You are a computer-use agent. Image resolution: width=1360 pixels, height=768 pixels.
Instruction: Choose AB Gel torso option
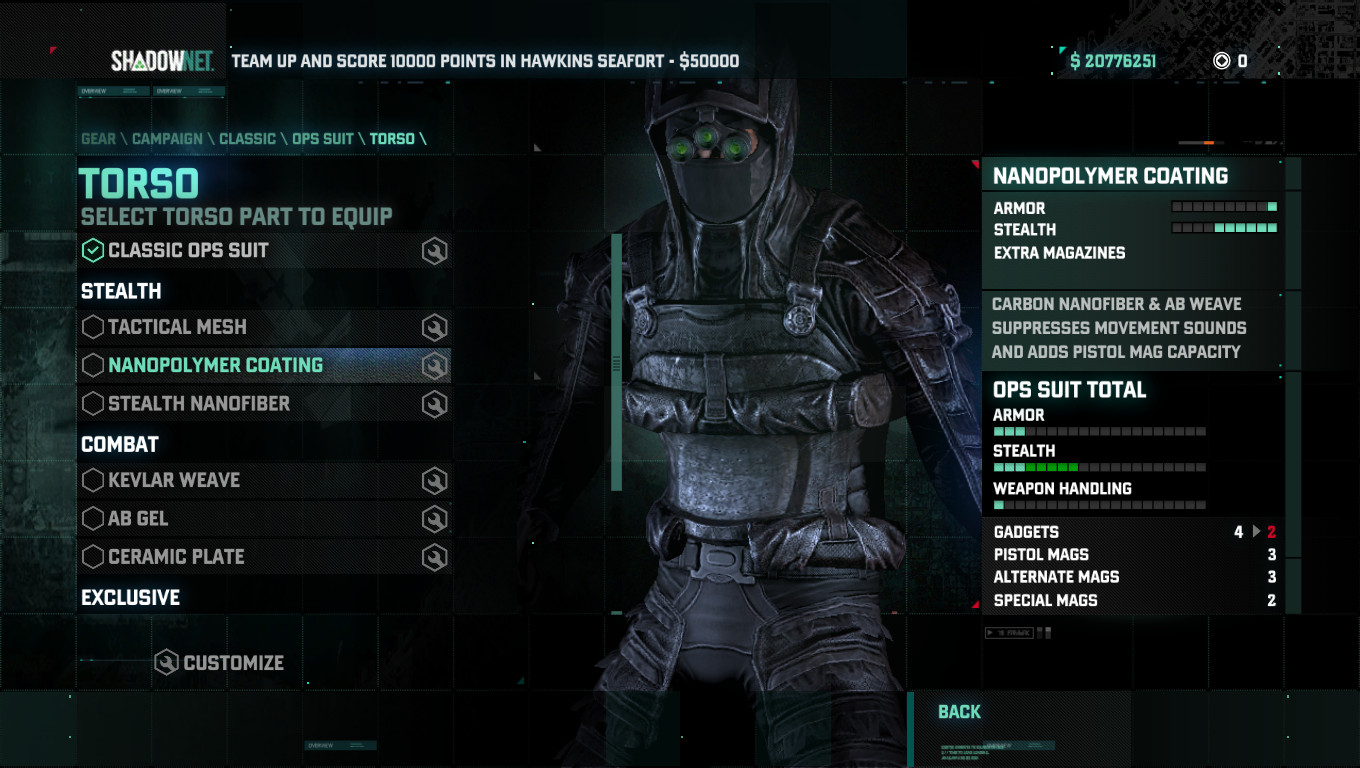pyautogui.click(x=138, y=519)
